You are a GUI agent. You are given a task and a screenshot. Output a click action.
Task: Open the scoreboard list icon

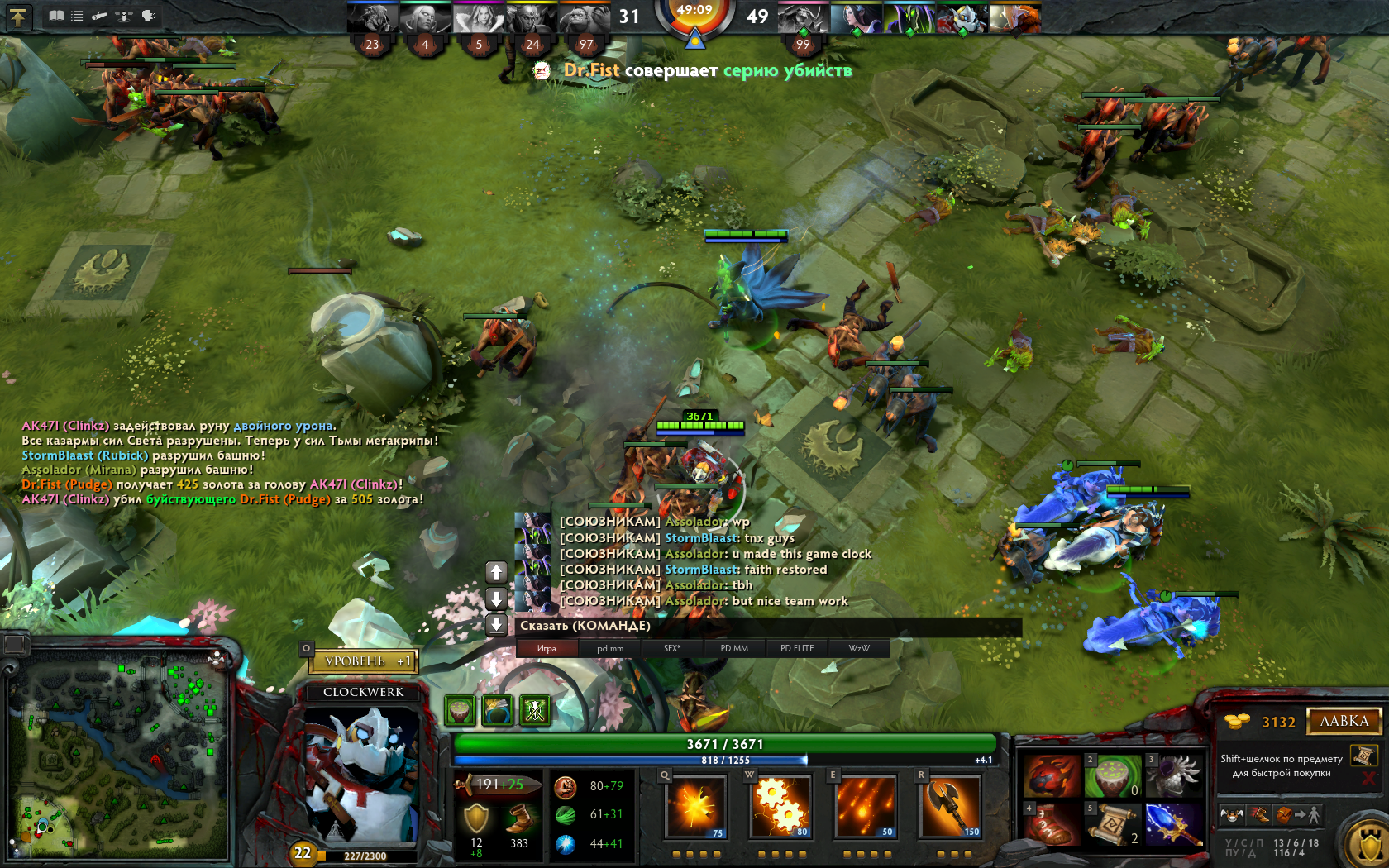pos(77,16)
